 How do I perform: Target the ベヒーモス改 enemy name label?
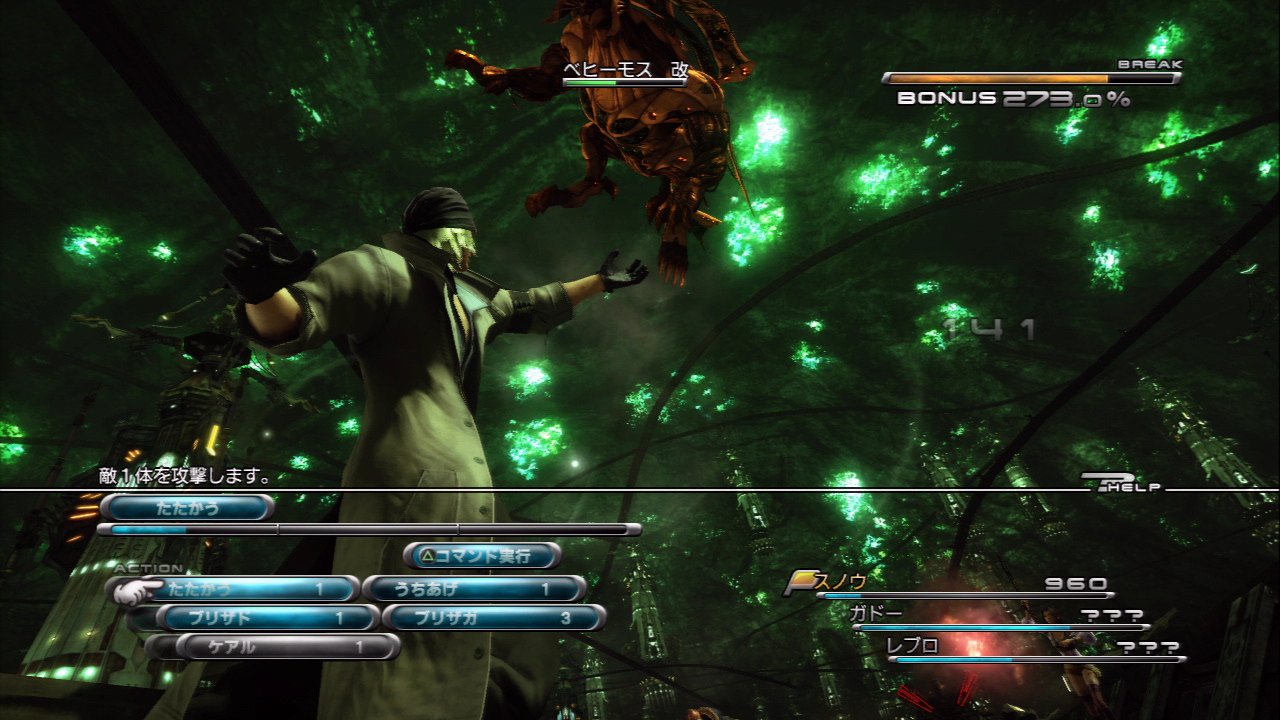626,70
